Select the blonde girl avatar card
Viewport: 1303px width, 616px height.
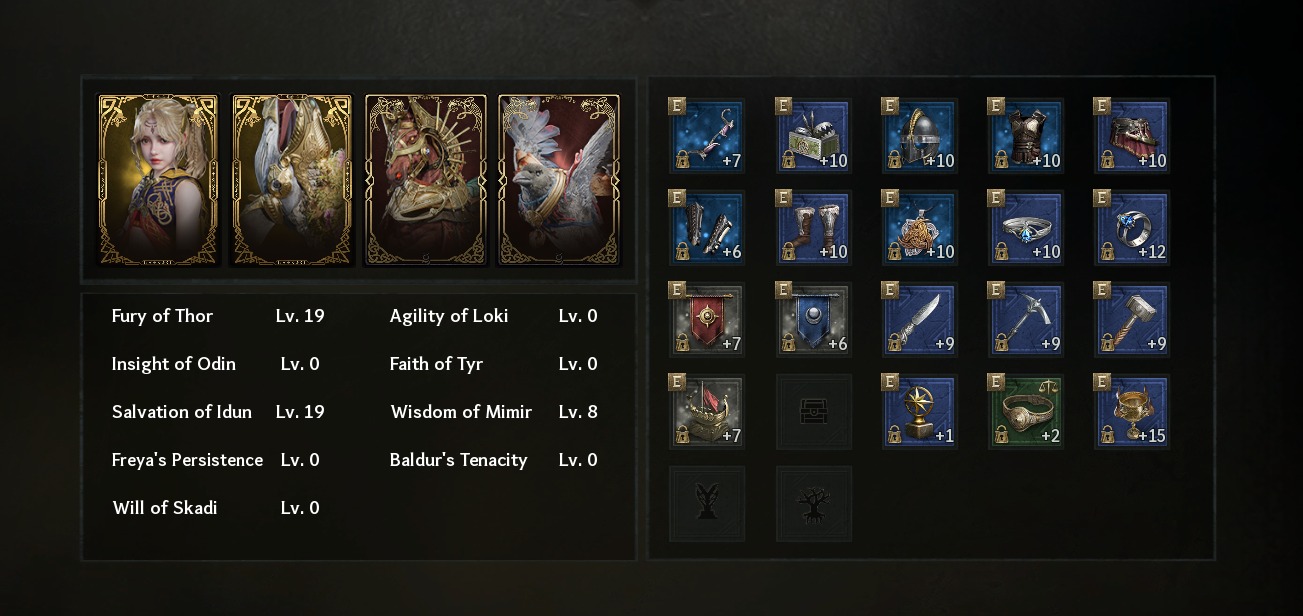157,180
